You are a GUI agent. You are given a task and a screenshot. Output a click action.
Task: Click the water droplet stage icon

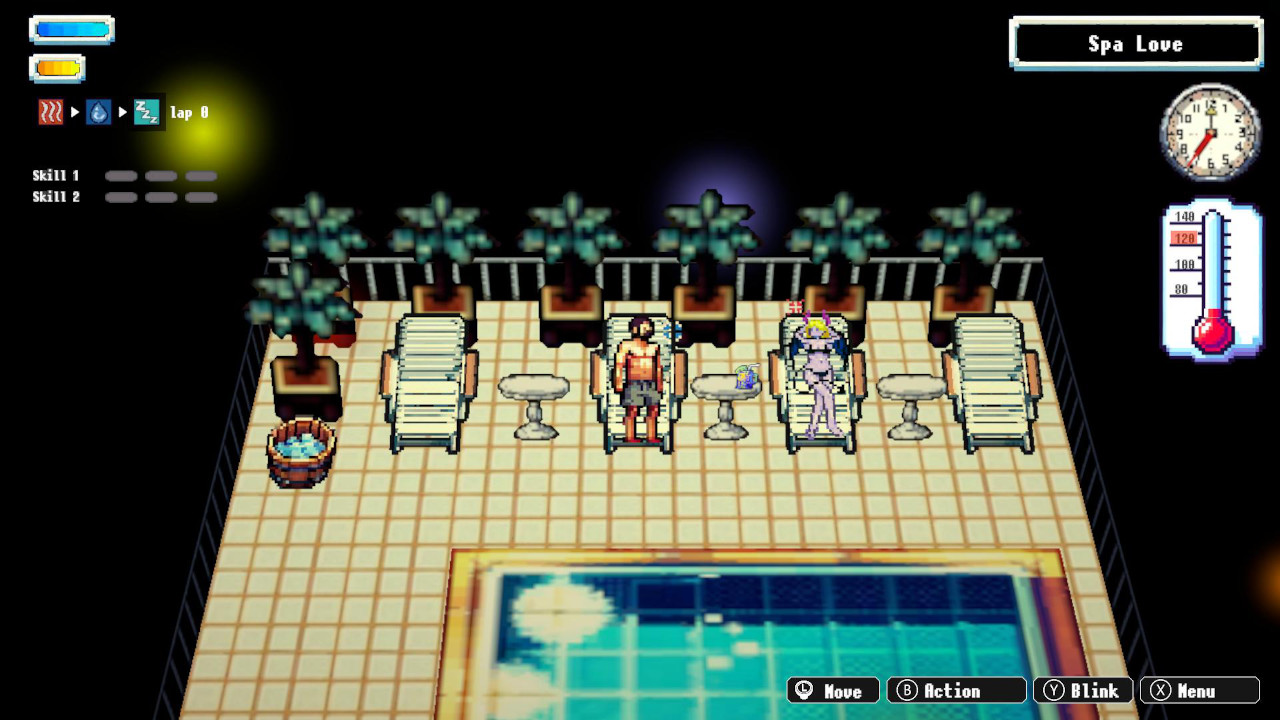point(98,111)
